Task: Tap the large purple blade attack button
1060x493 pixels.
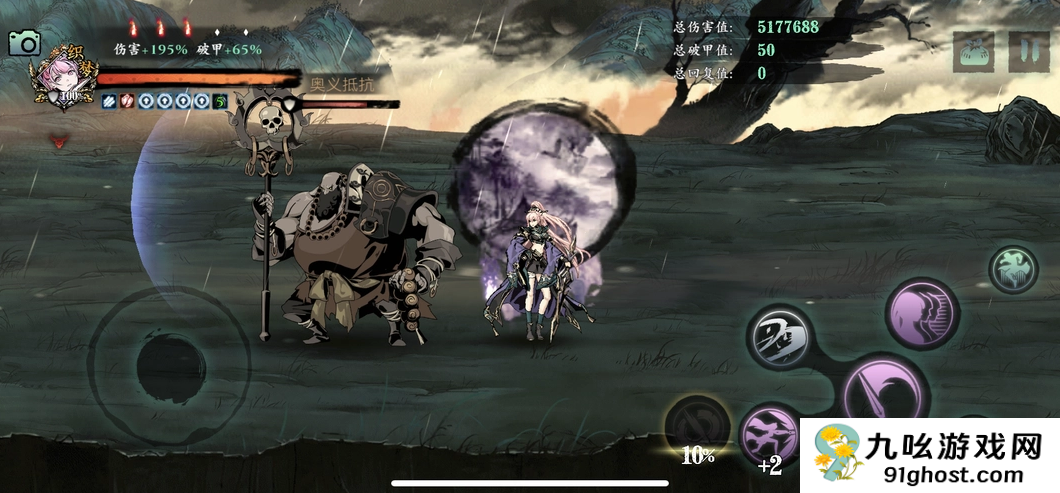Action: pos(885,394)
